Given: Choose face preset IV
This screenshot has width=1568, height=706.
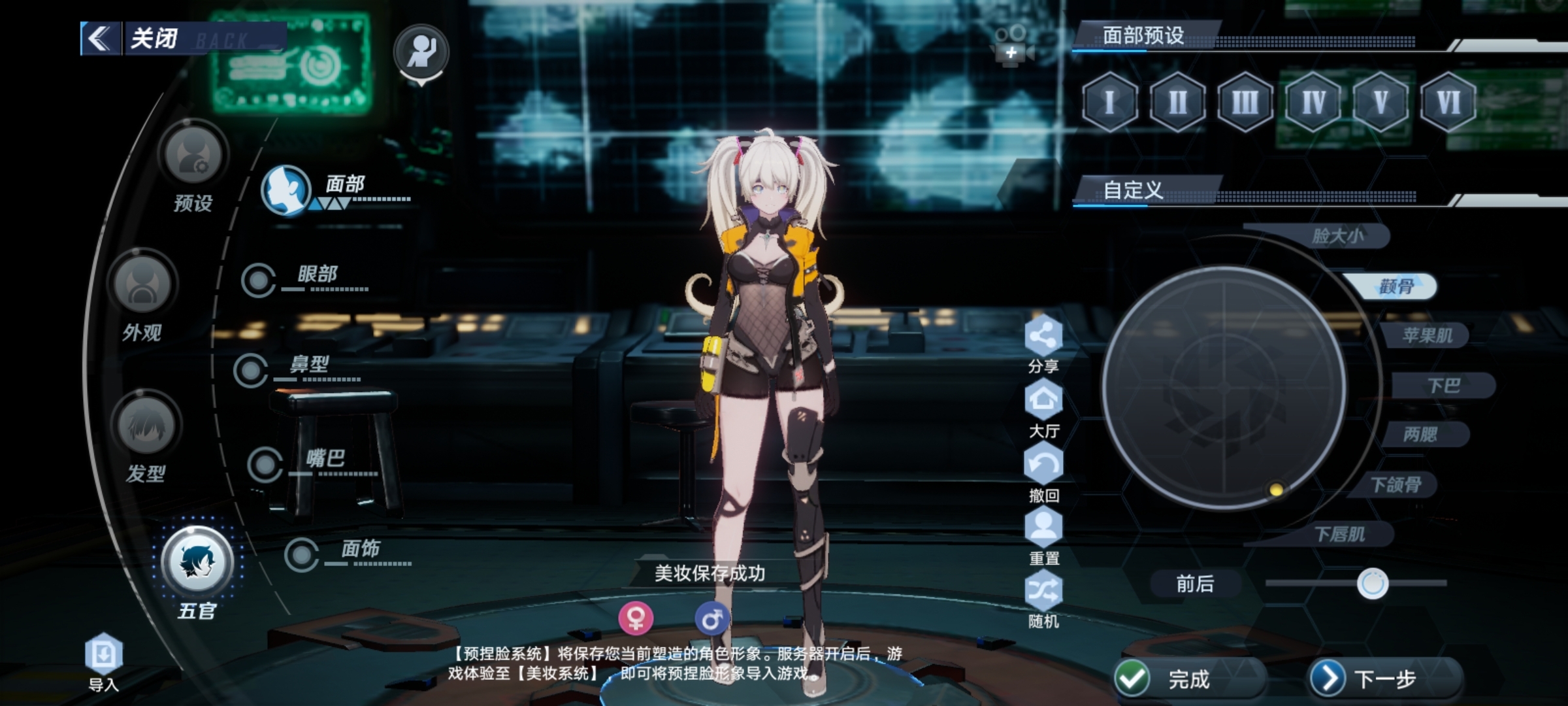Looking at the screenshot, I should click(x=1313, y=103).
